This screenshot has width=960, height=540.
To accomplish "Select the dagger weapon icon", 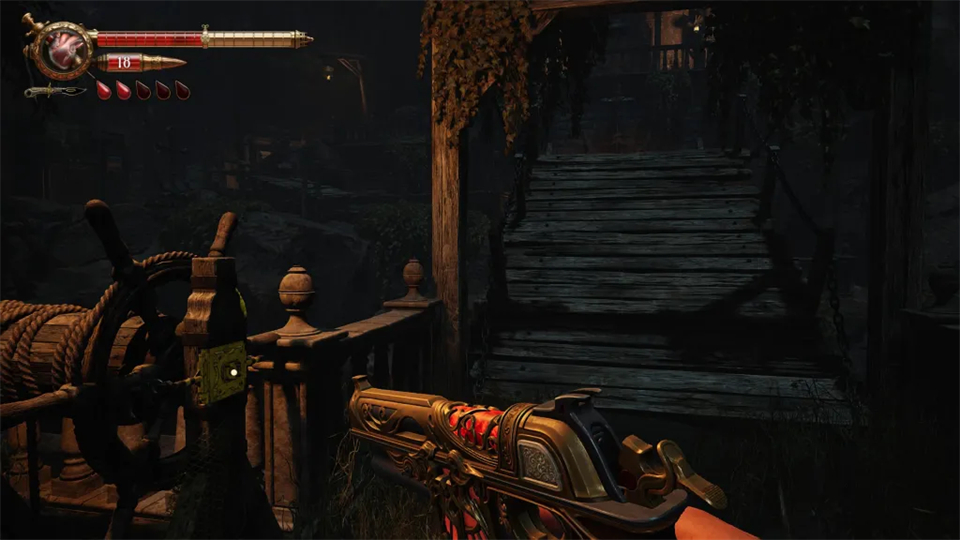I will pos(55,92).
